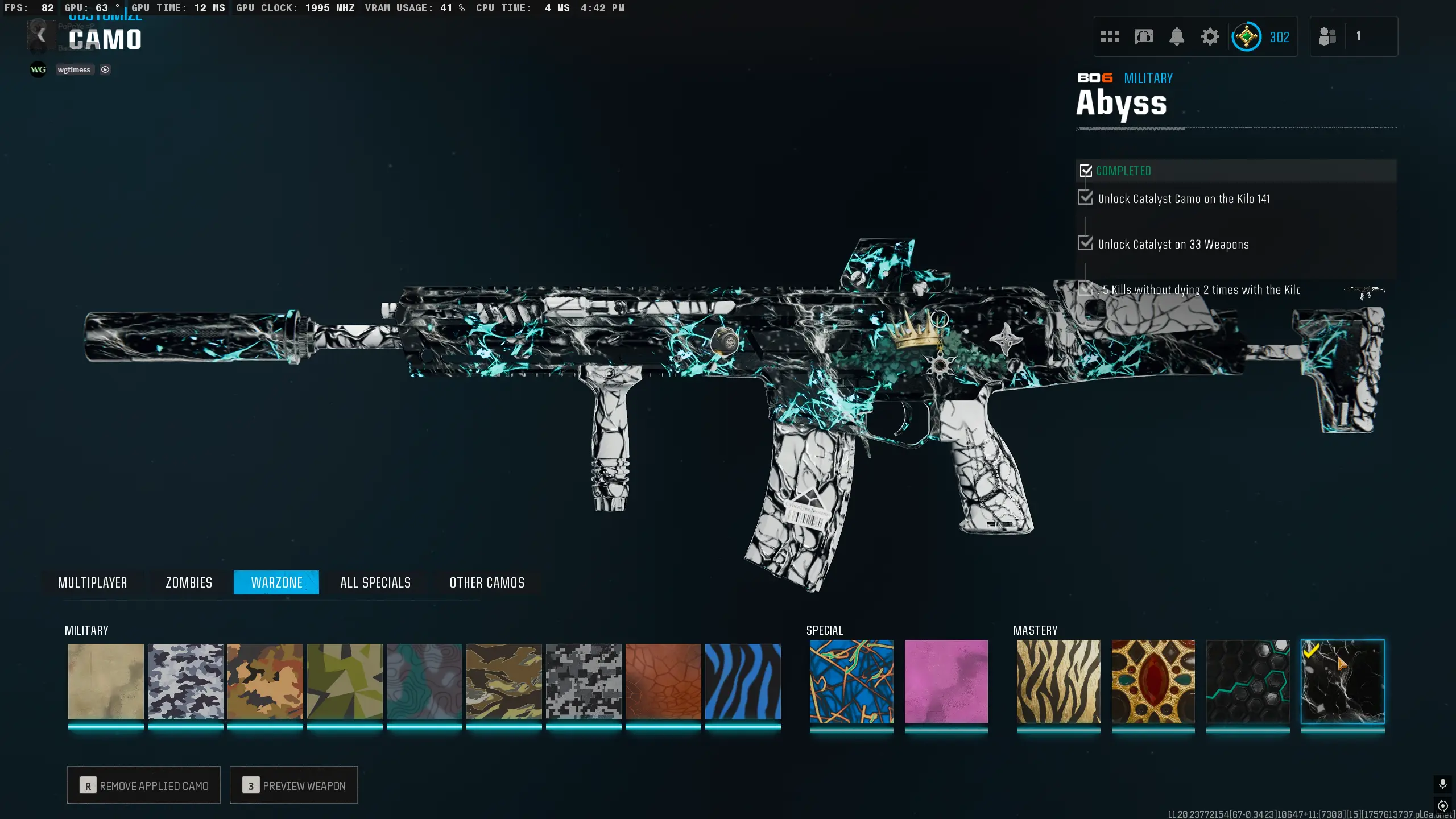Image resolution: width=1456 pixels, height=819 pixels.
Task: Select the dark hexagon mastery camo
Action: click(x=1248, y=681)
